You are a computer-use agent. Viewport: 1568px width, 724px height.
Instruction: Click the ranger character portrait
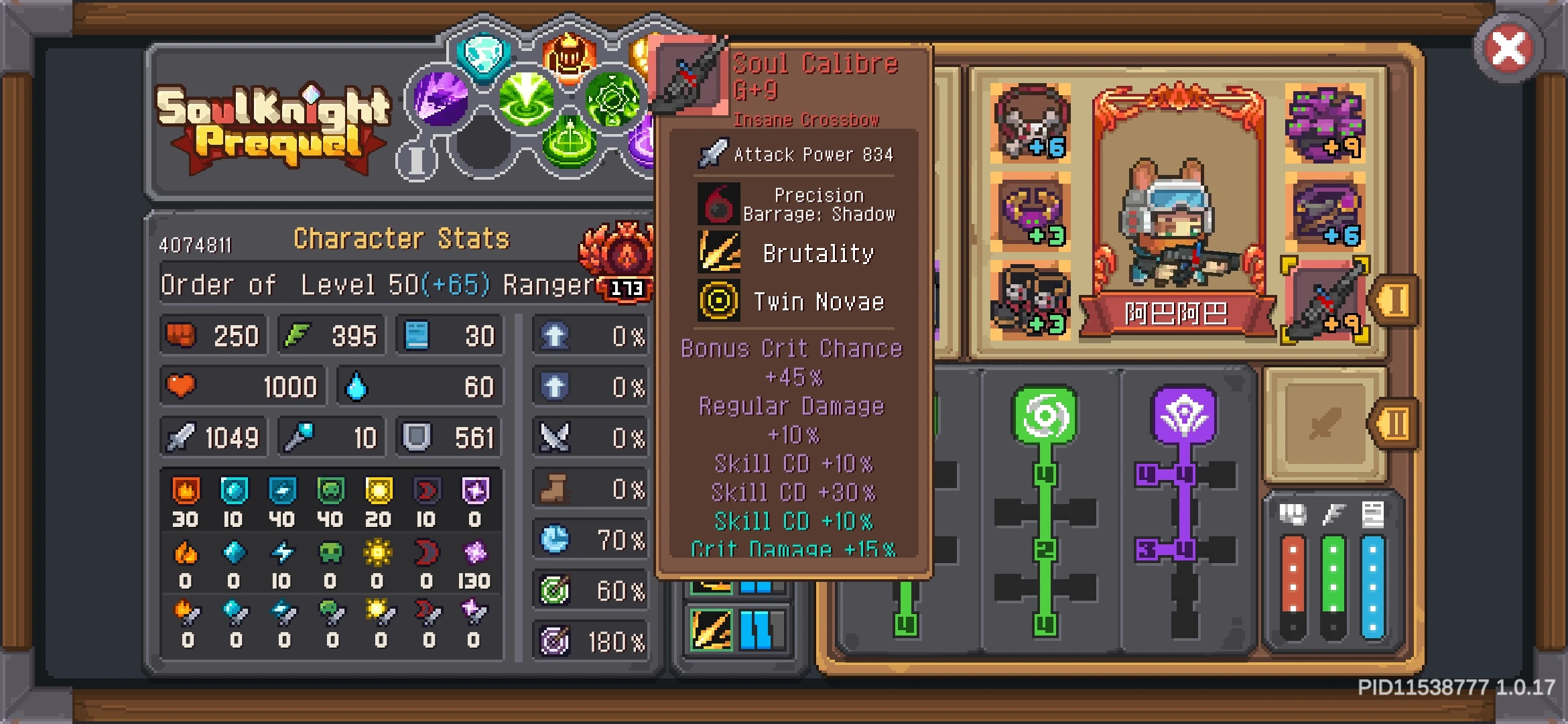[1178, 221]
